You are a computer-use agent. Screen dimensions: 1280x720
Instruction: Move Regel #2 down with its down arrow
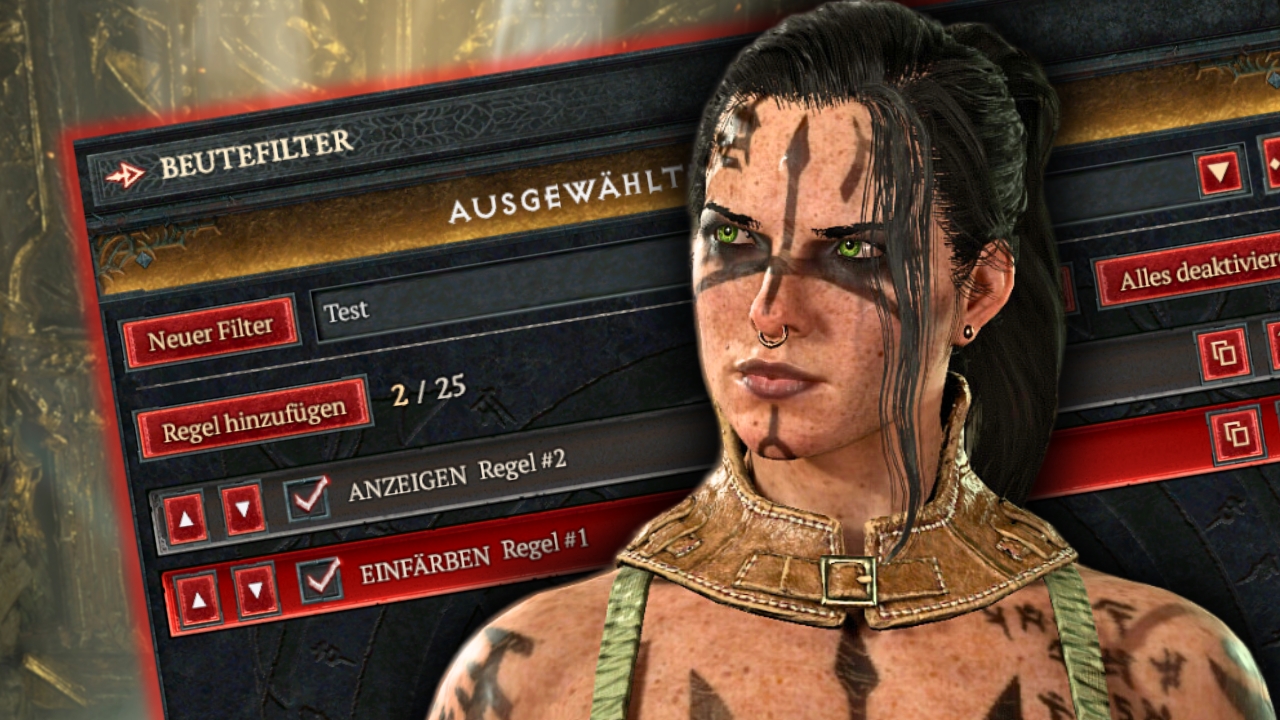pos(243,509)
